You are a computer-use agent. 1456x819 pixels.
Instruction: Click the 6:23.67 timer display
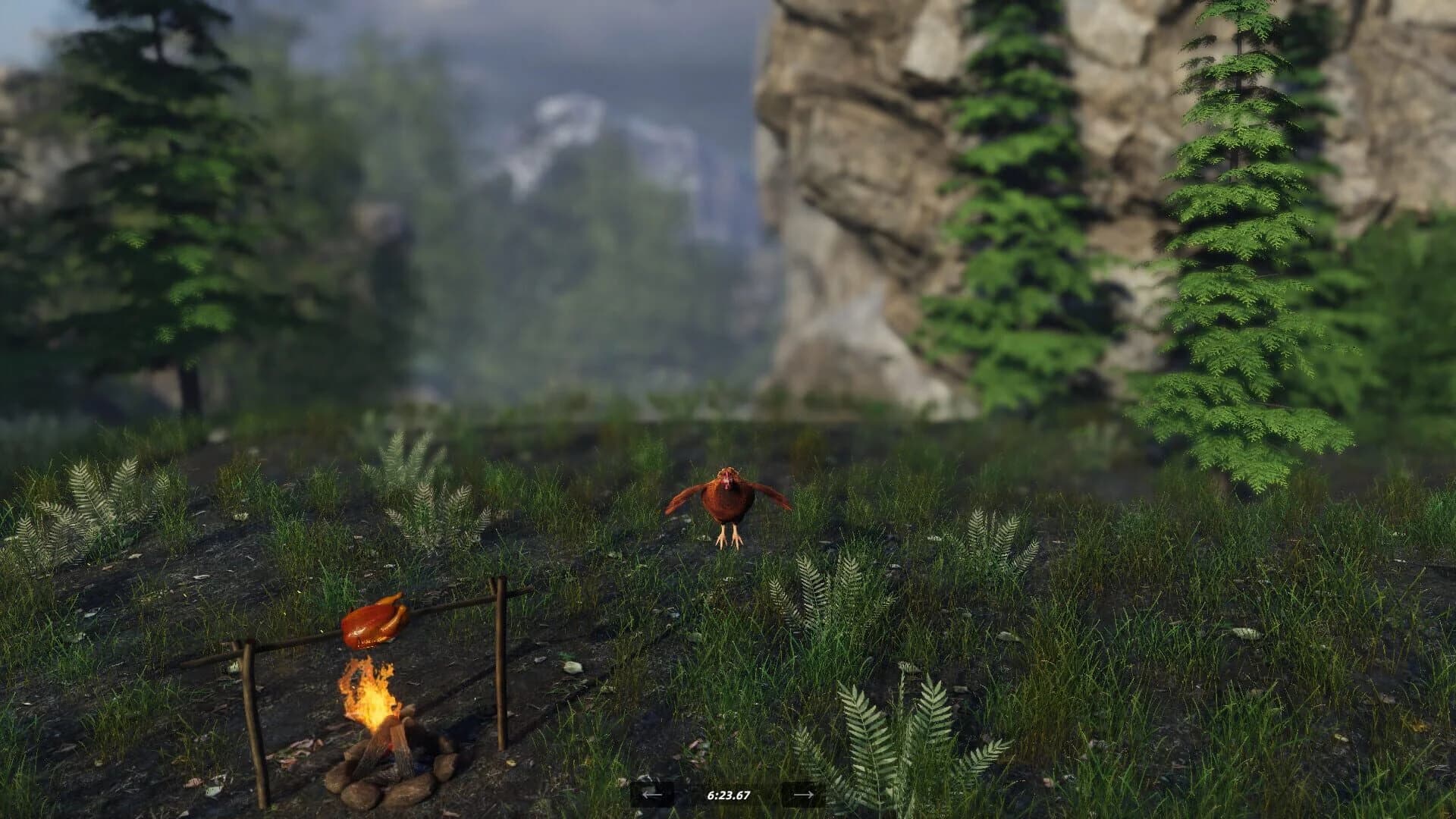pyautogui.click(x=728, y=796)
